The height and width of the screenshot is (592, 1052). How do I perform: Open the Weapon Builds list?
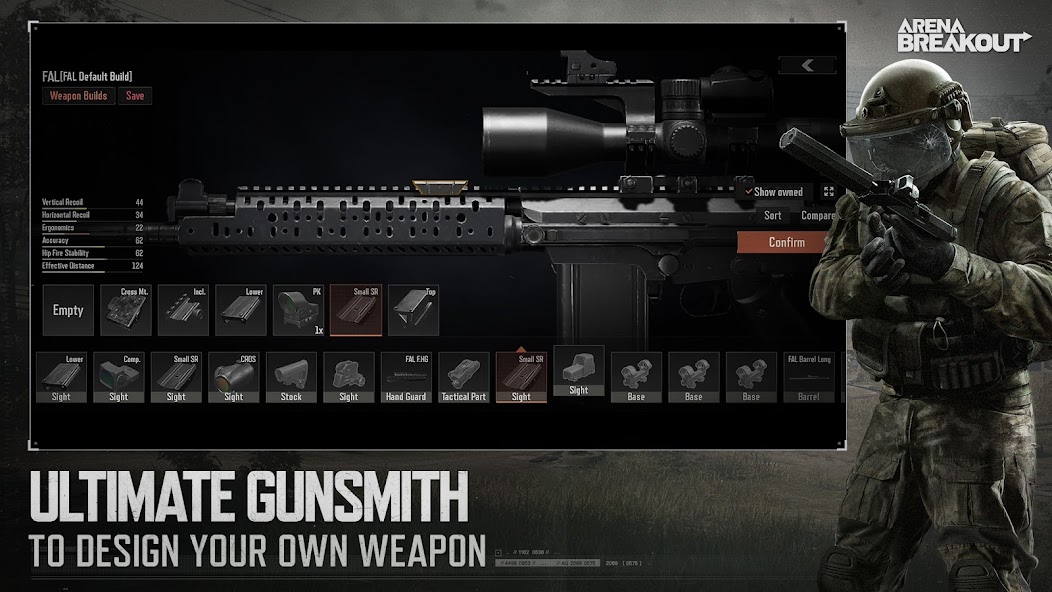tap(79, 96)
